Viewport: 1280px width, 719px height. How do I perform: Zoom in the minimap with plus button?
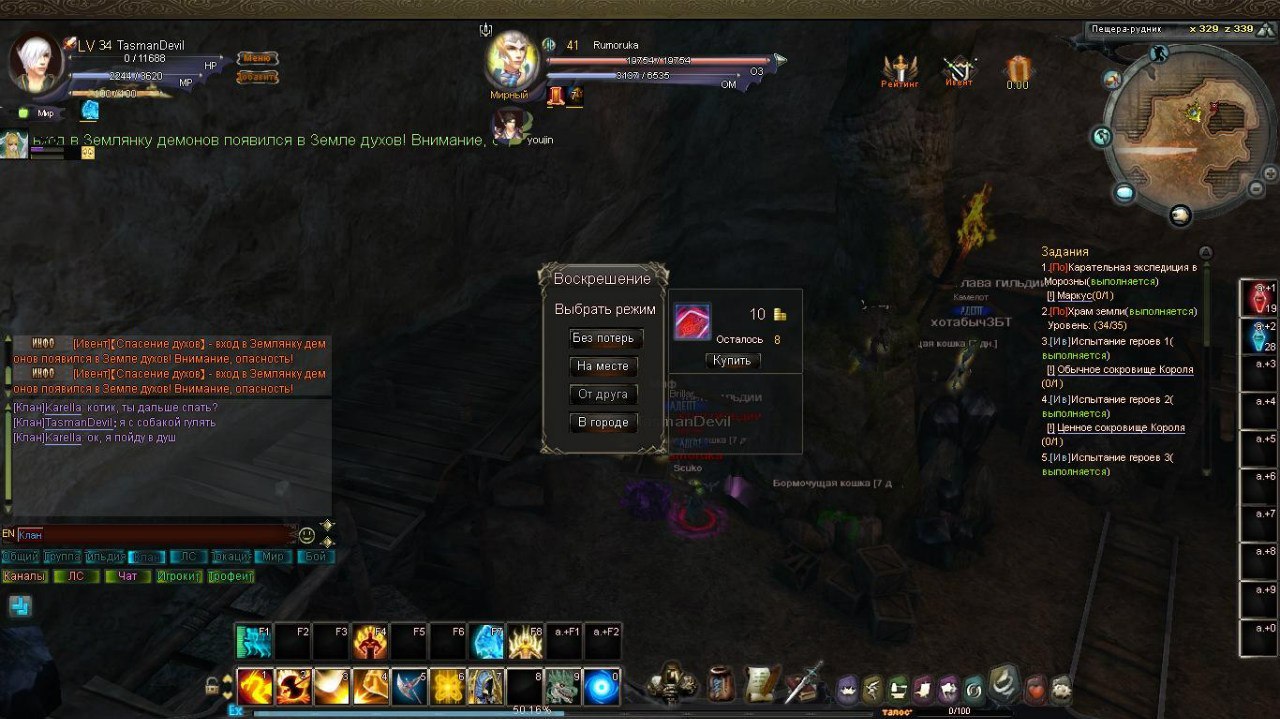point(1270,173)
